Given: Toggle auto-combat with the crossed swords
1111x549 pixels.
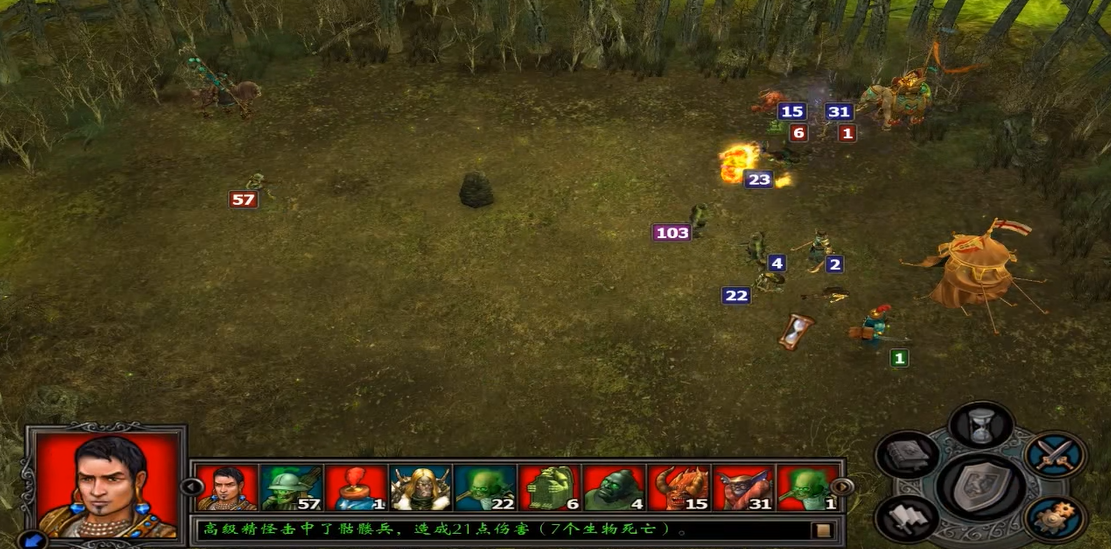Looking at the screenshot, I should tap(1055, 455).
